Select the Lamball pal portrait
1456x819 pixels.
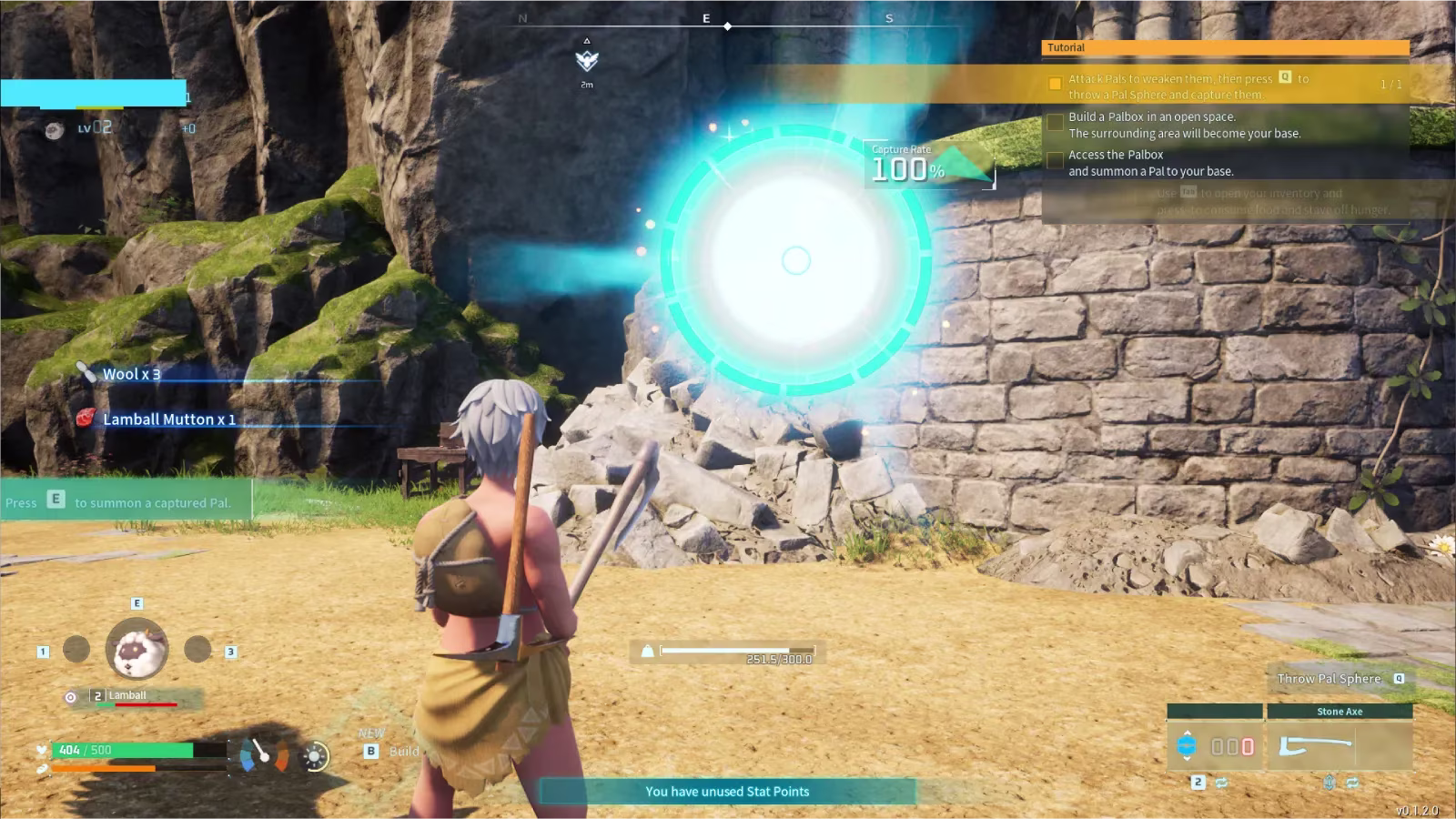tap(136, 649)
